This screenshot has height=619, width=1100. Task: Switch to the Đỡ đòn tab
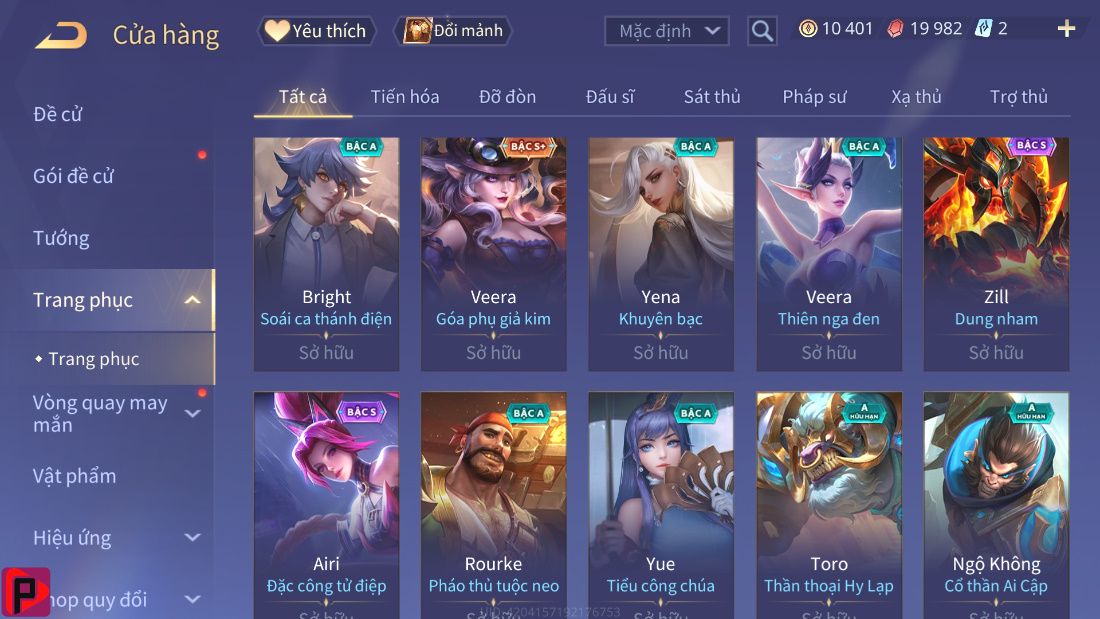(507, 97)
